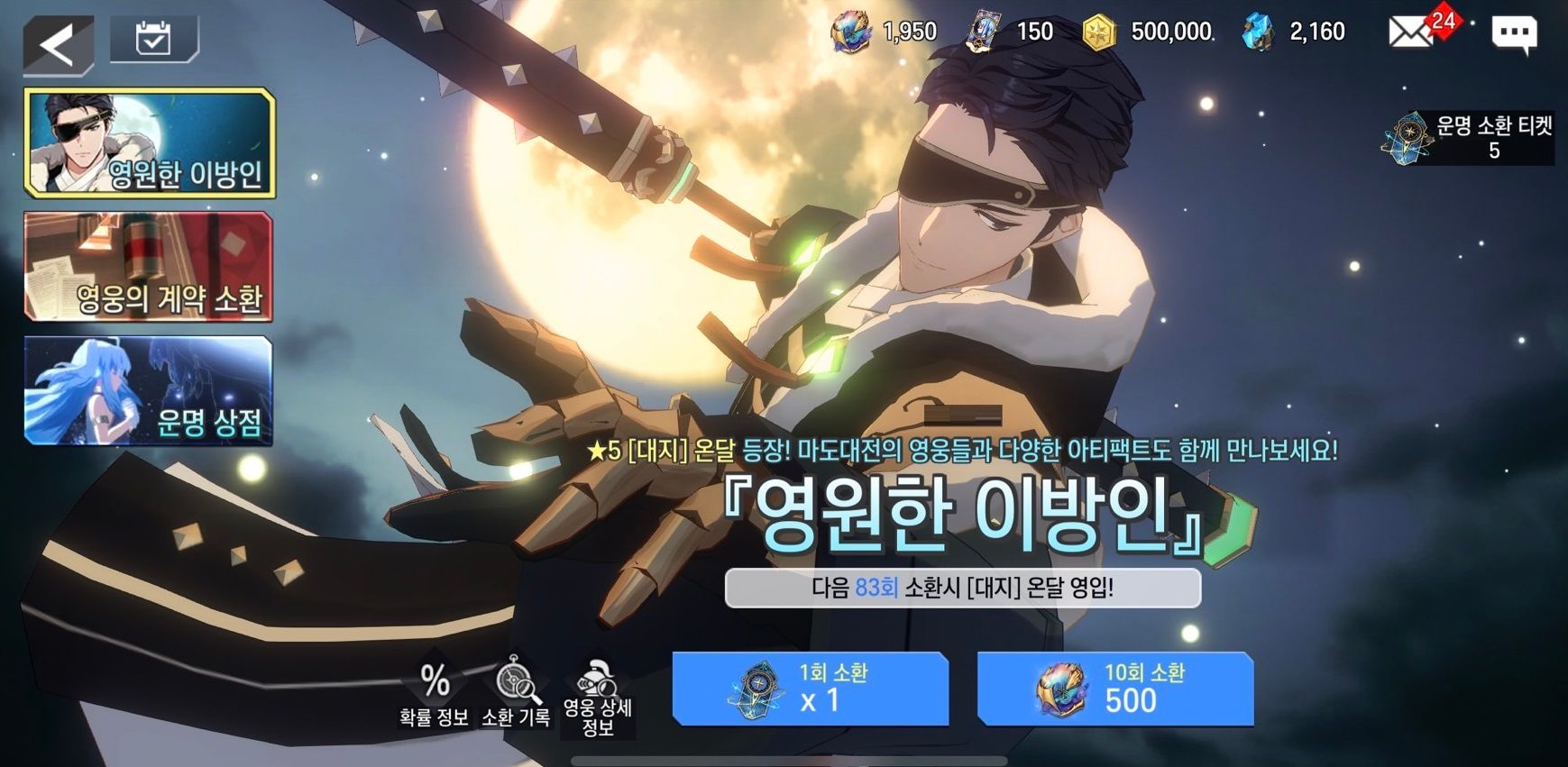This screenshot has width=1568, height=767.
Task: Switch to 영웅의 계약 소환 banner
Action: click(149, 267)
